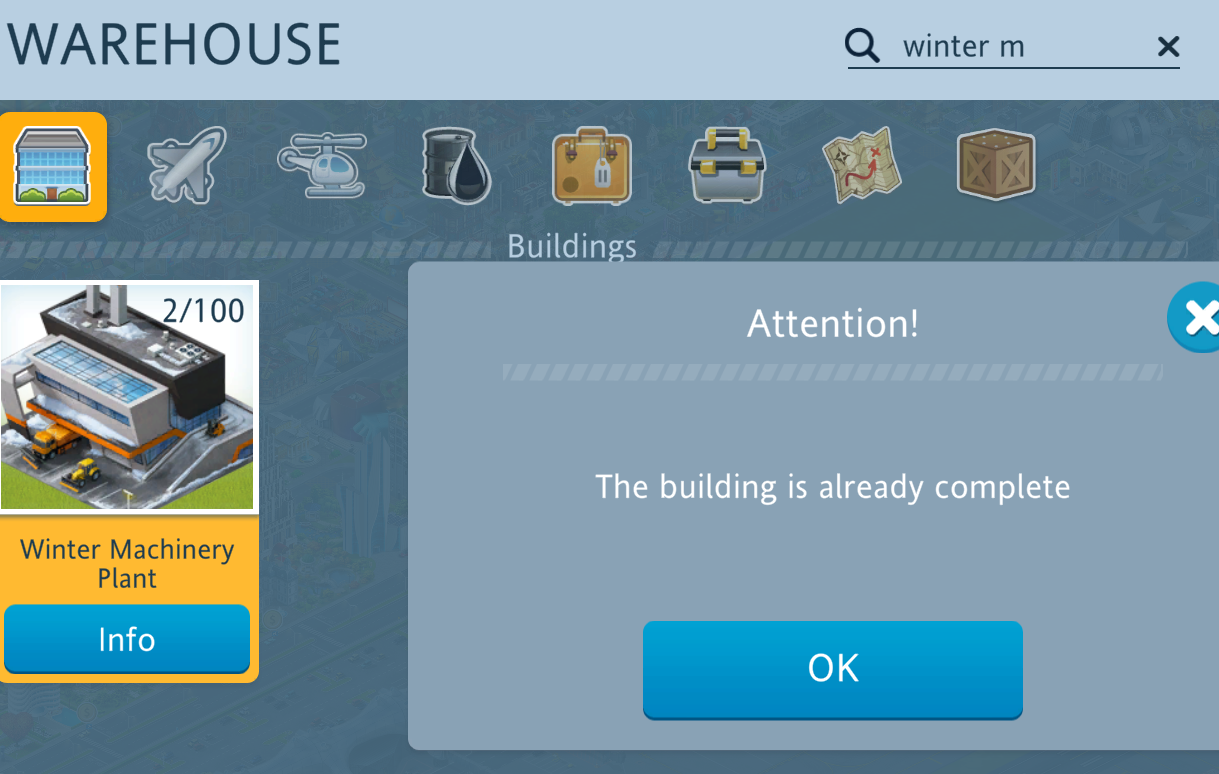
Task: Open the toolbox category tab
Action: (727, 165)
